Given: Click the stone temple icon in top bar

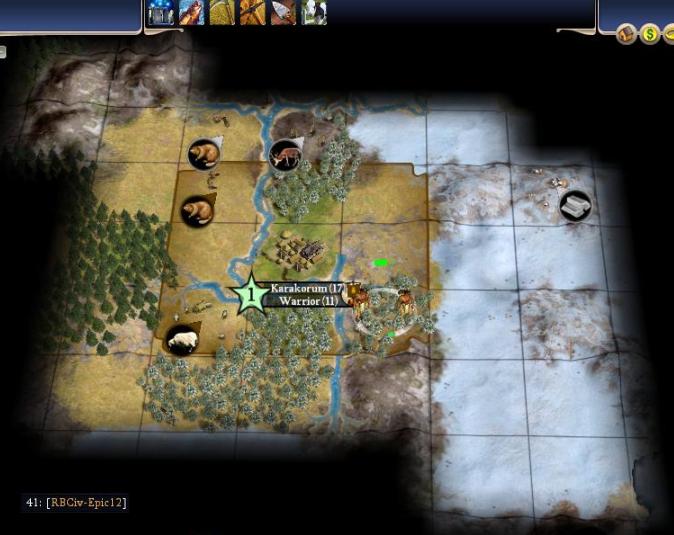Looking at the screenshot, I should click(160, 12).
